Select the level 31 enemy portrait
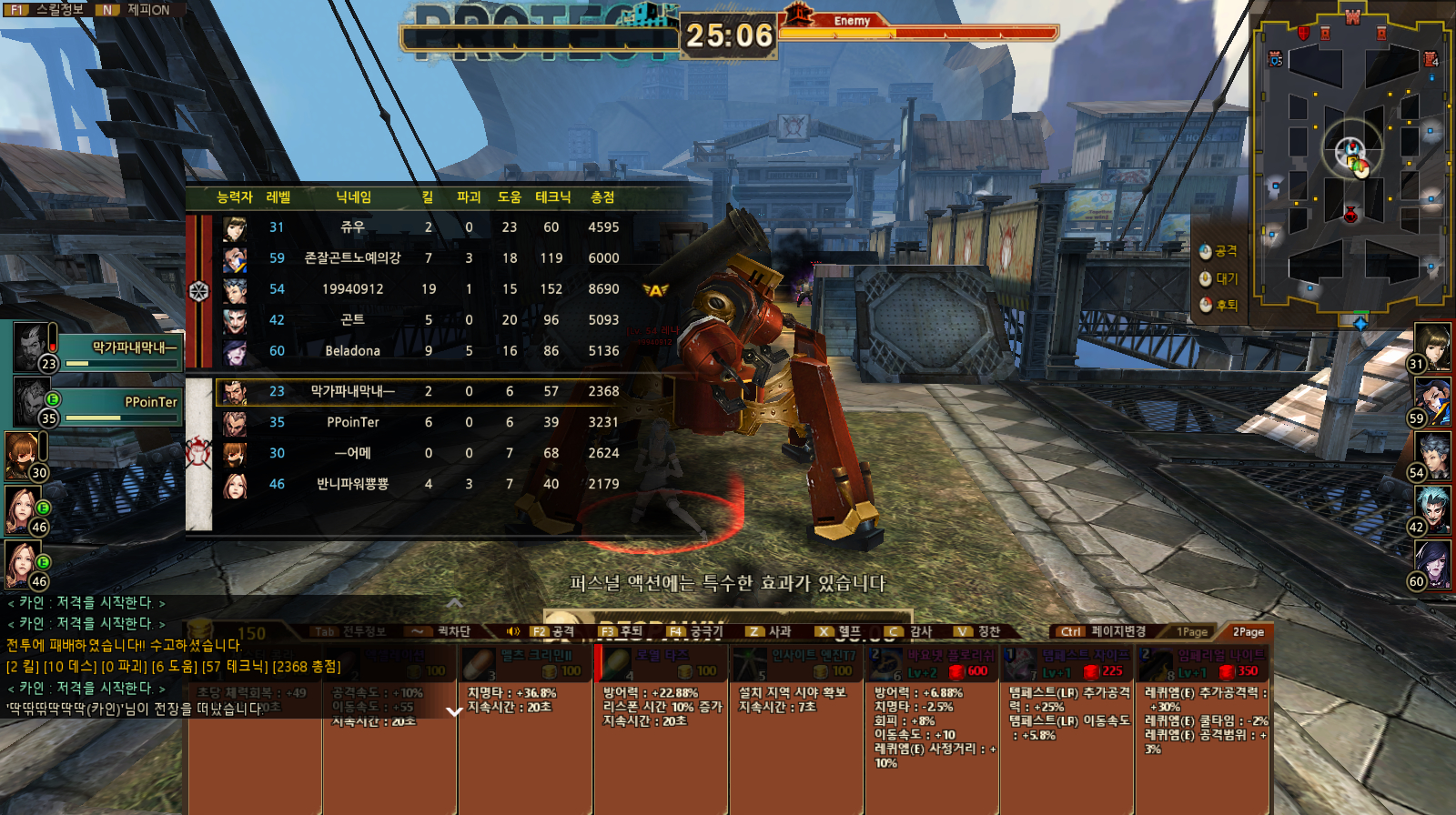 coord(1431,346)
